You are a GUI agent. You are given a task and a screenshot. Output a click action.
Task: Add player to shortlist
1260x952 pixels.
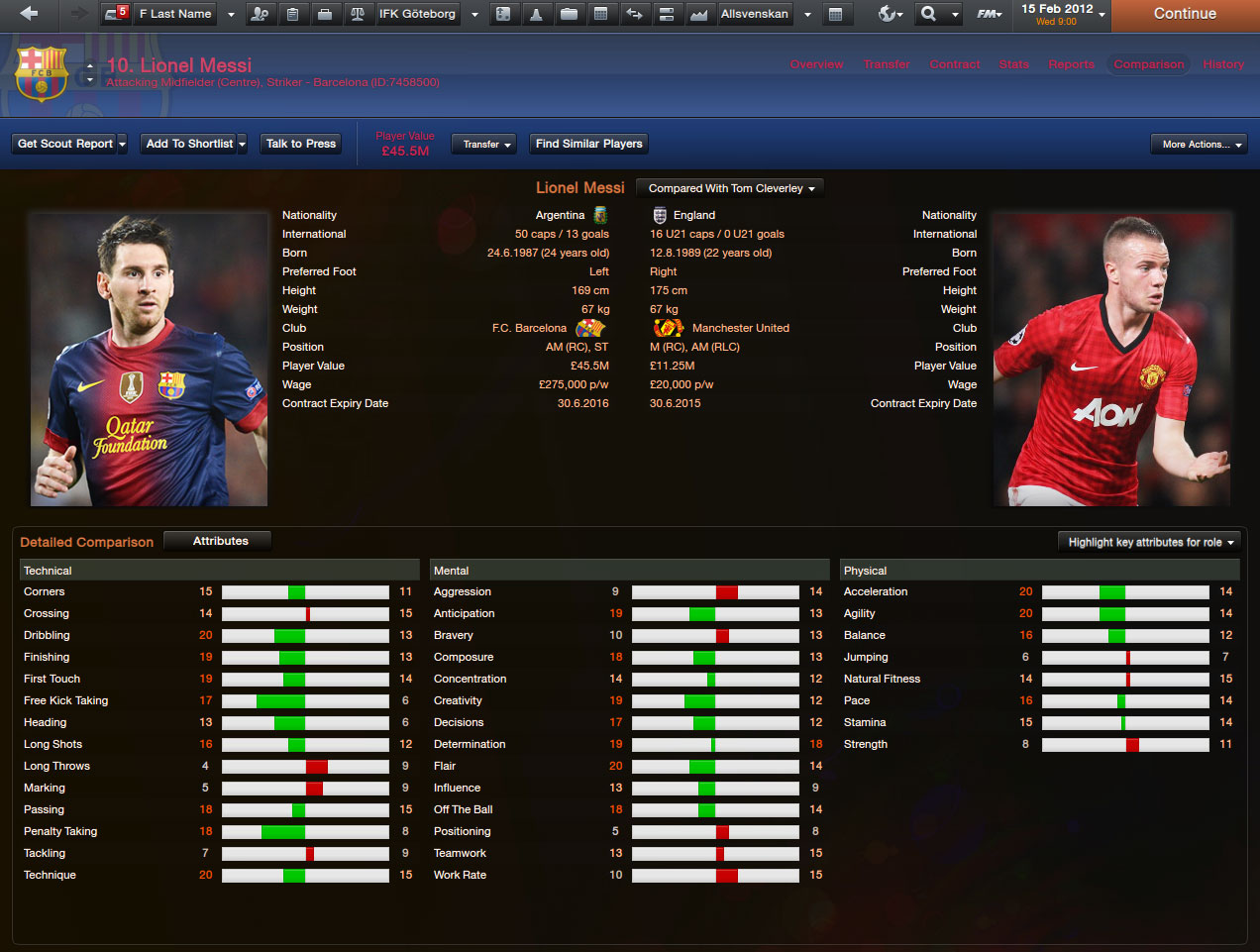(x=189, y=144)
